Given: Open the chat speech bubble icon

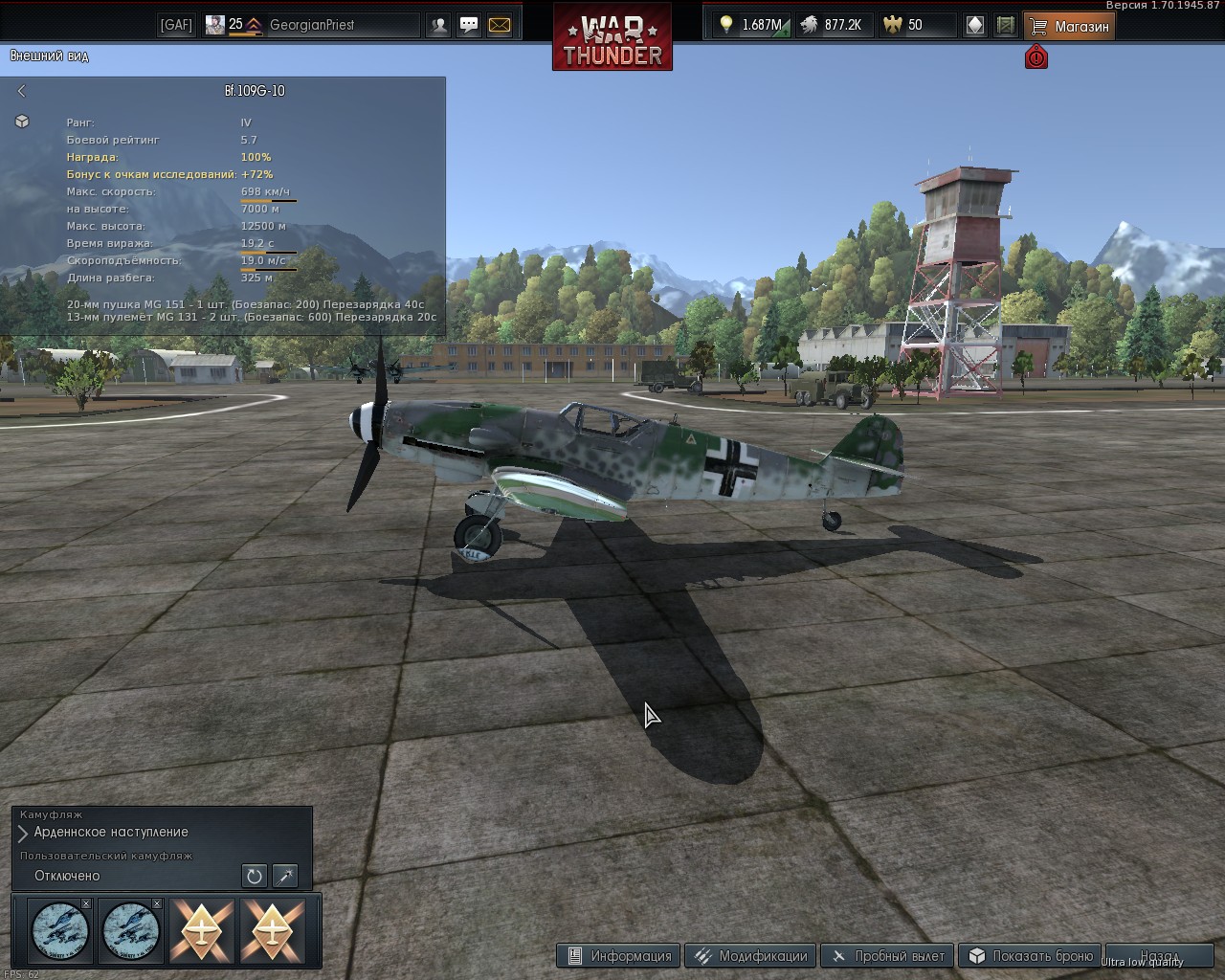Looking at the screenshot, I should [x=469, y=25].
